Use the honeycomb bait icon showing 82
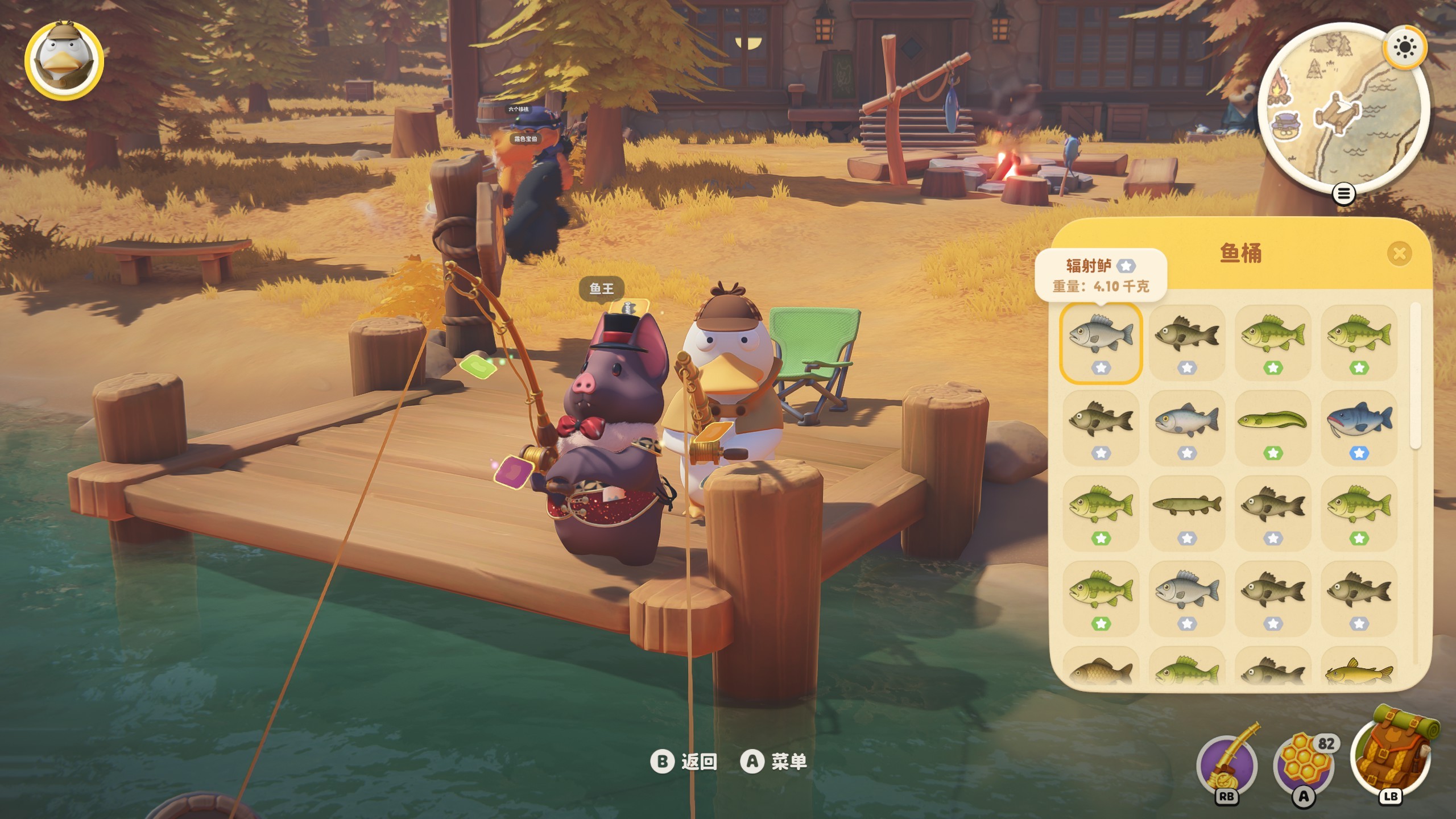The width and height of the screenshot is (1456, 819). 1304,765
